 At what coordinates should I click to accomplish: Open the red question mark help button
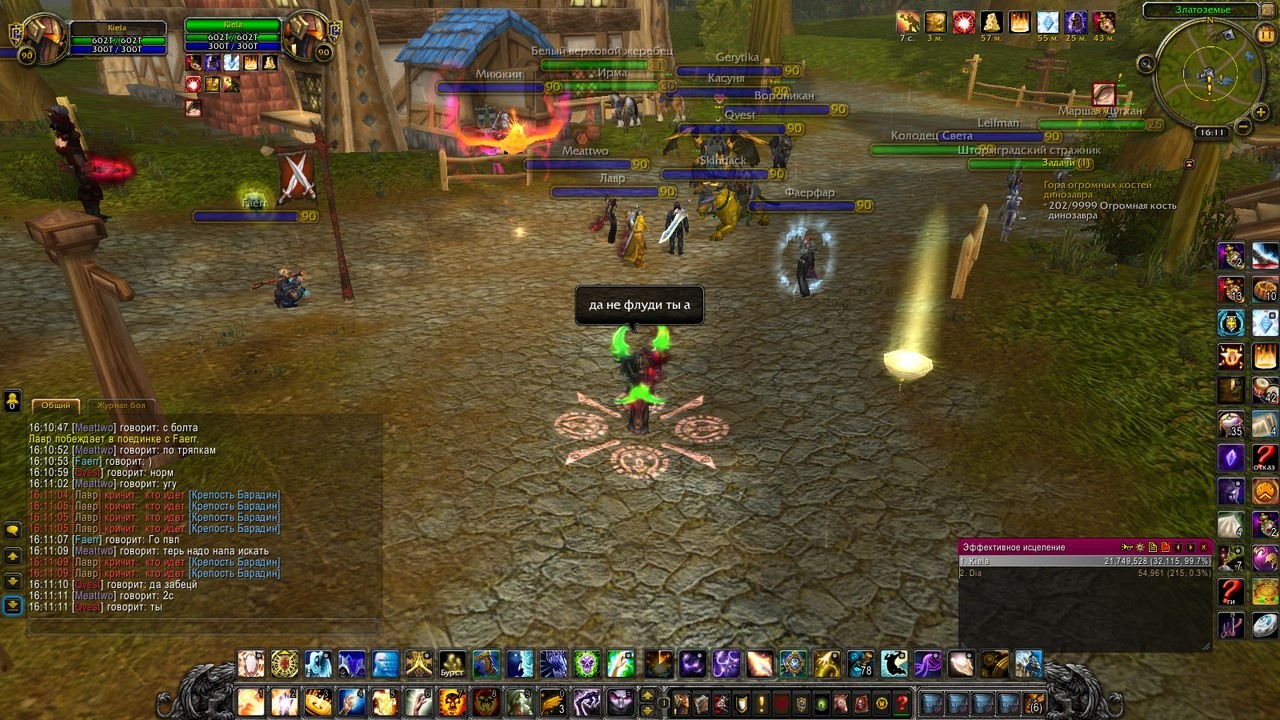(x=902, y=703)
